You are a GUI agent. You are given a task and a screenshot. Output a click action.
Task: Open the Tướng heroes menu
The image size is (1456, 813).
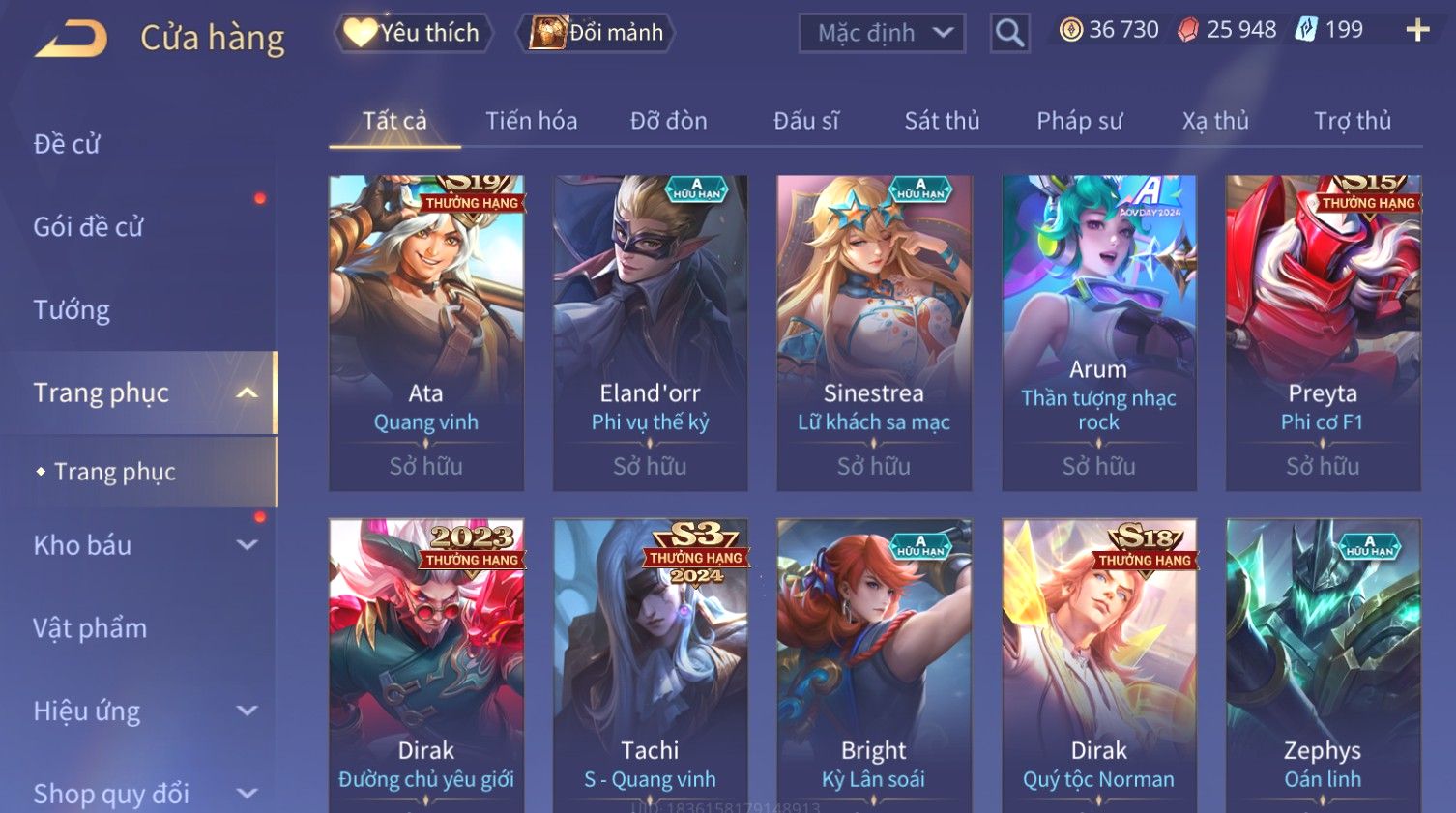click(x=72, y=310)
